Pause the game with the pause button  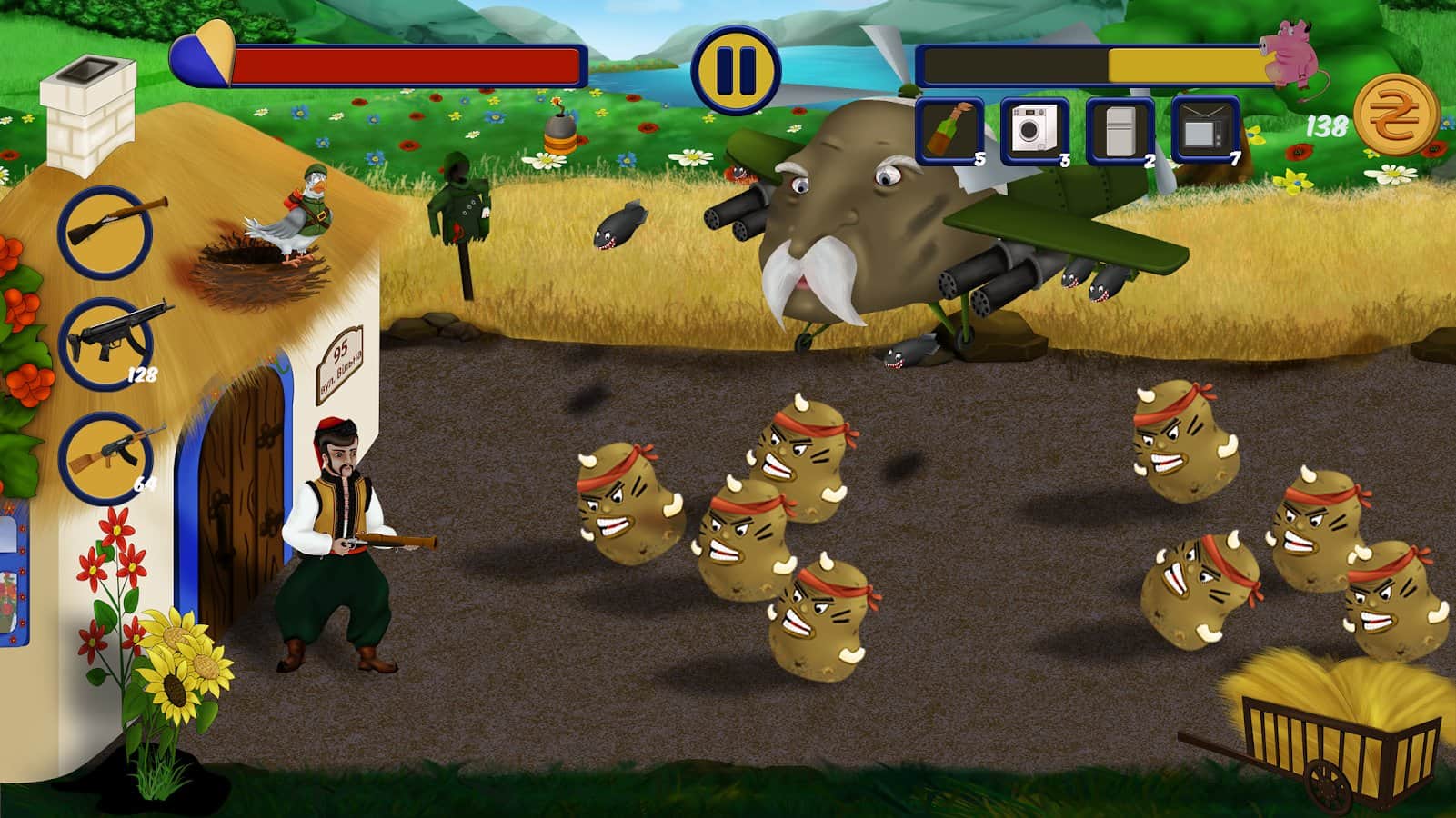[x=736, y=69]
